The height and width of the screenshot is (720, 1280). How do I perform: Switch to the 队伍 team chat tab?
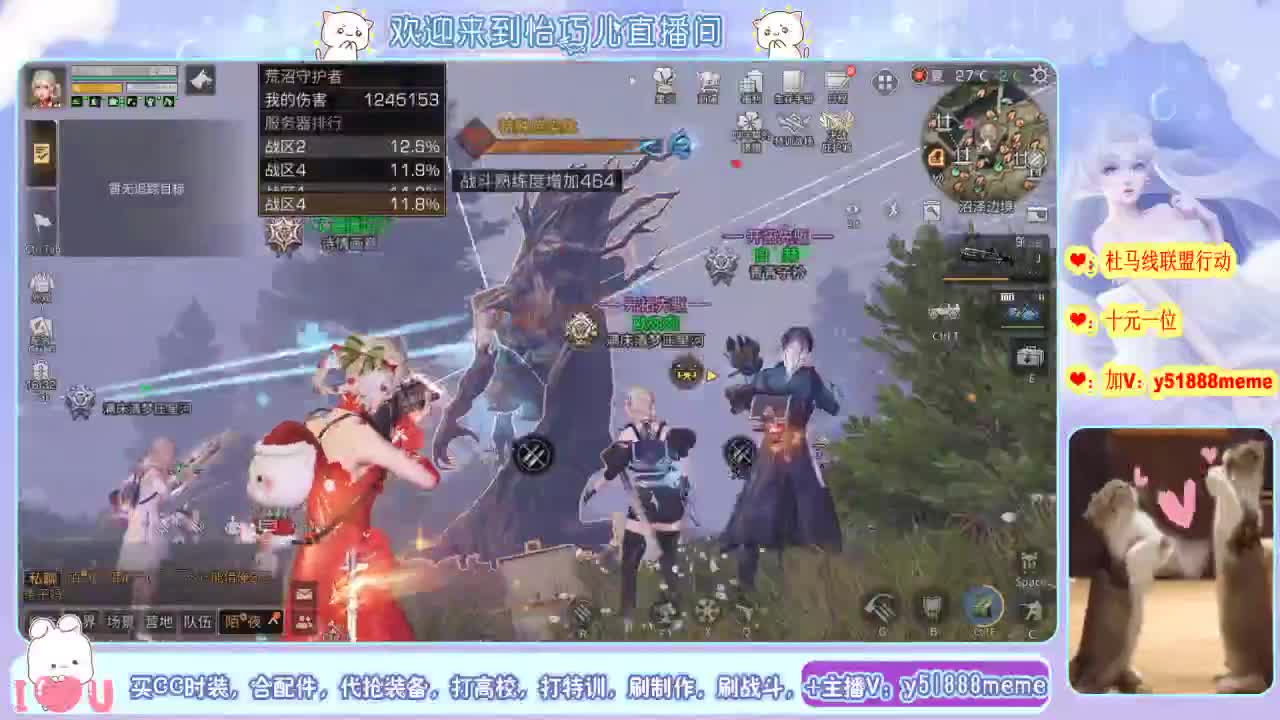[198, 620]
